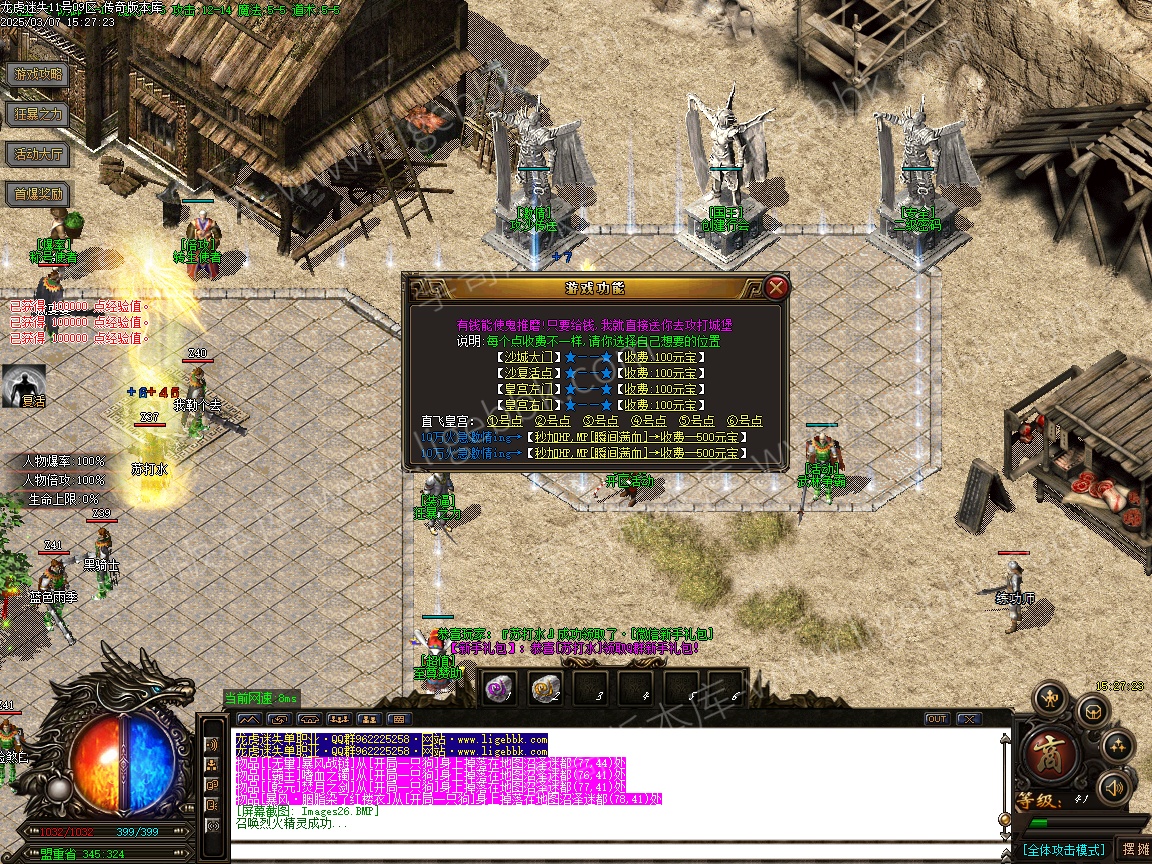Choose the 沙城大门 teleport link
The image size is (1152, 864).
(527, 357)
